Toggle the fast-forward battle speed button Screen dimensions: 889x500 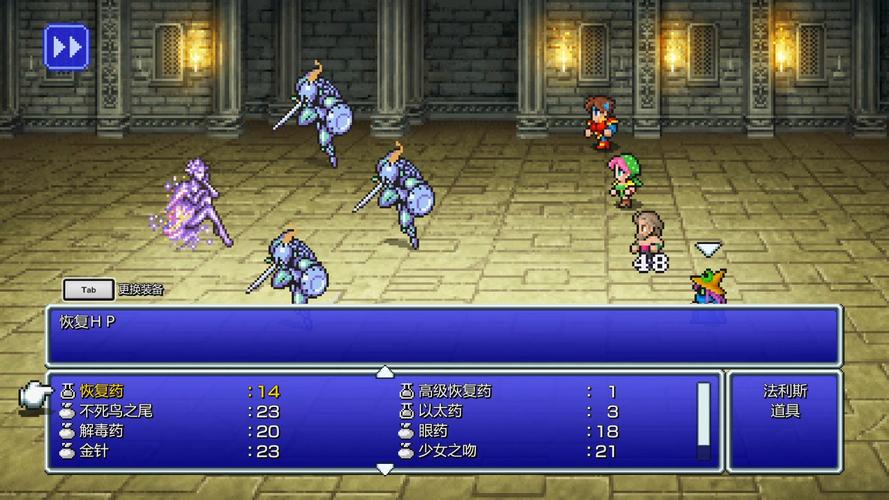click(66, 46)
